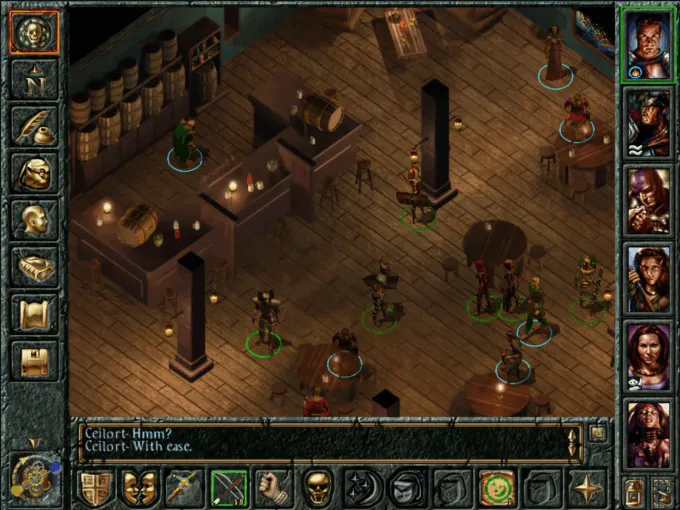The image size is (680, 510).
Task: Expand the dialogue log window button
Action: [x=597, y=433]
